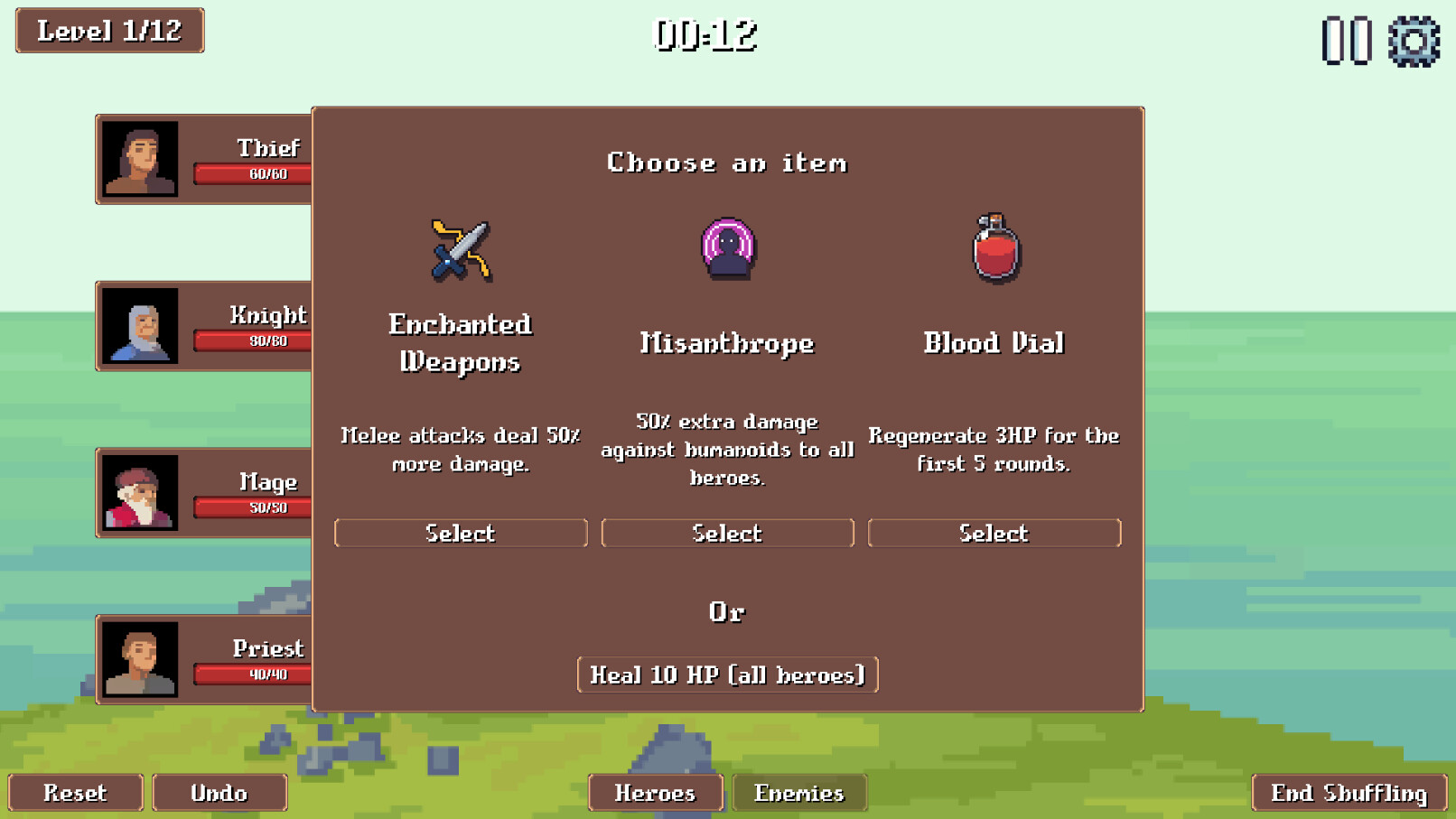
Task: Select the Enchanted Weapons item
Action: click(460, 533)
